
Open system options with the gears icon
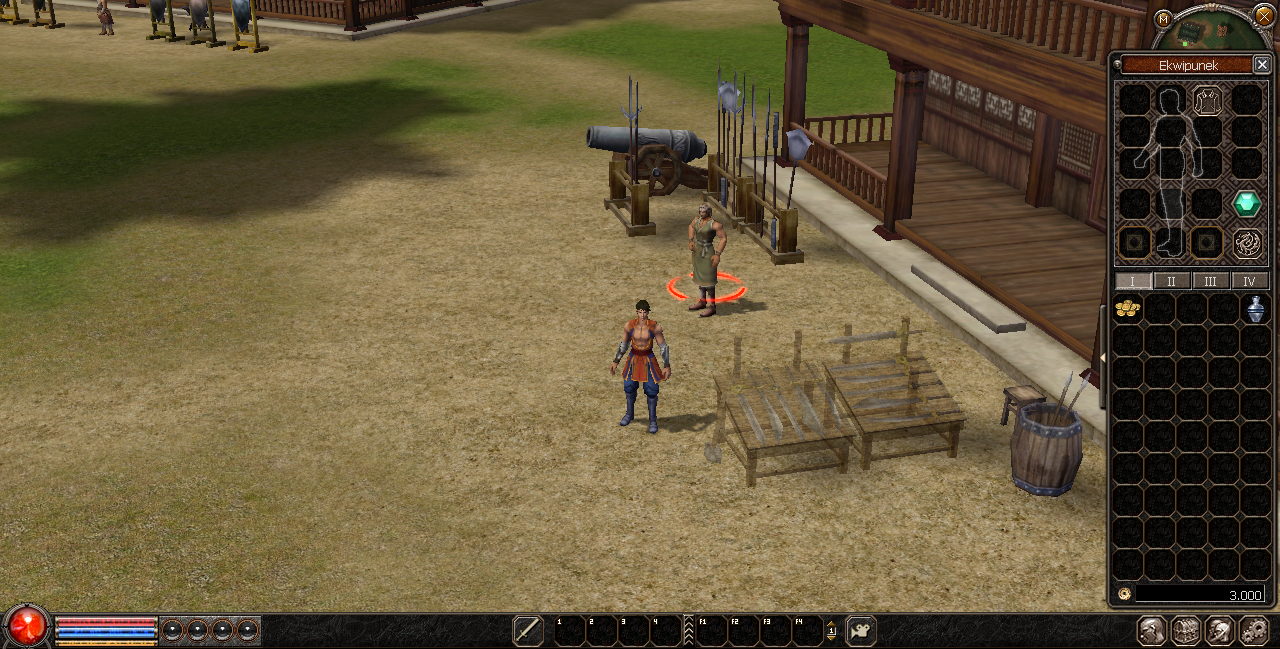[1253, 630]
